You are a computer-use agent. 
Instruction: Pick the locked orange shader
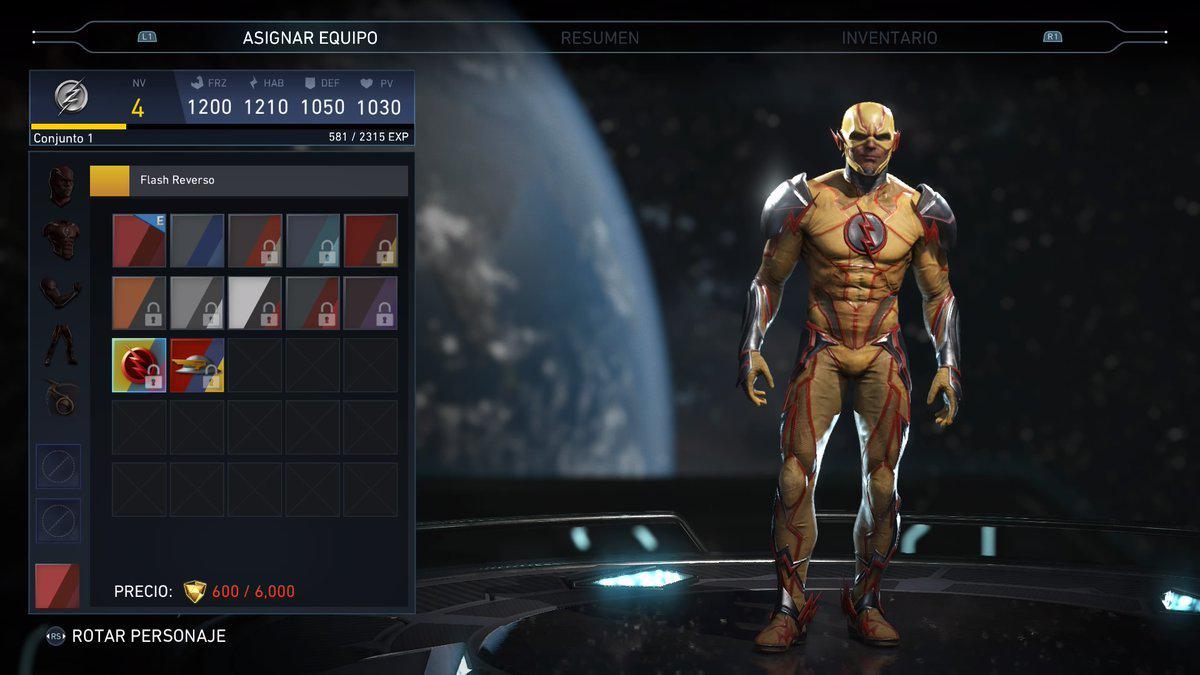click(x=139, y=303)
